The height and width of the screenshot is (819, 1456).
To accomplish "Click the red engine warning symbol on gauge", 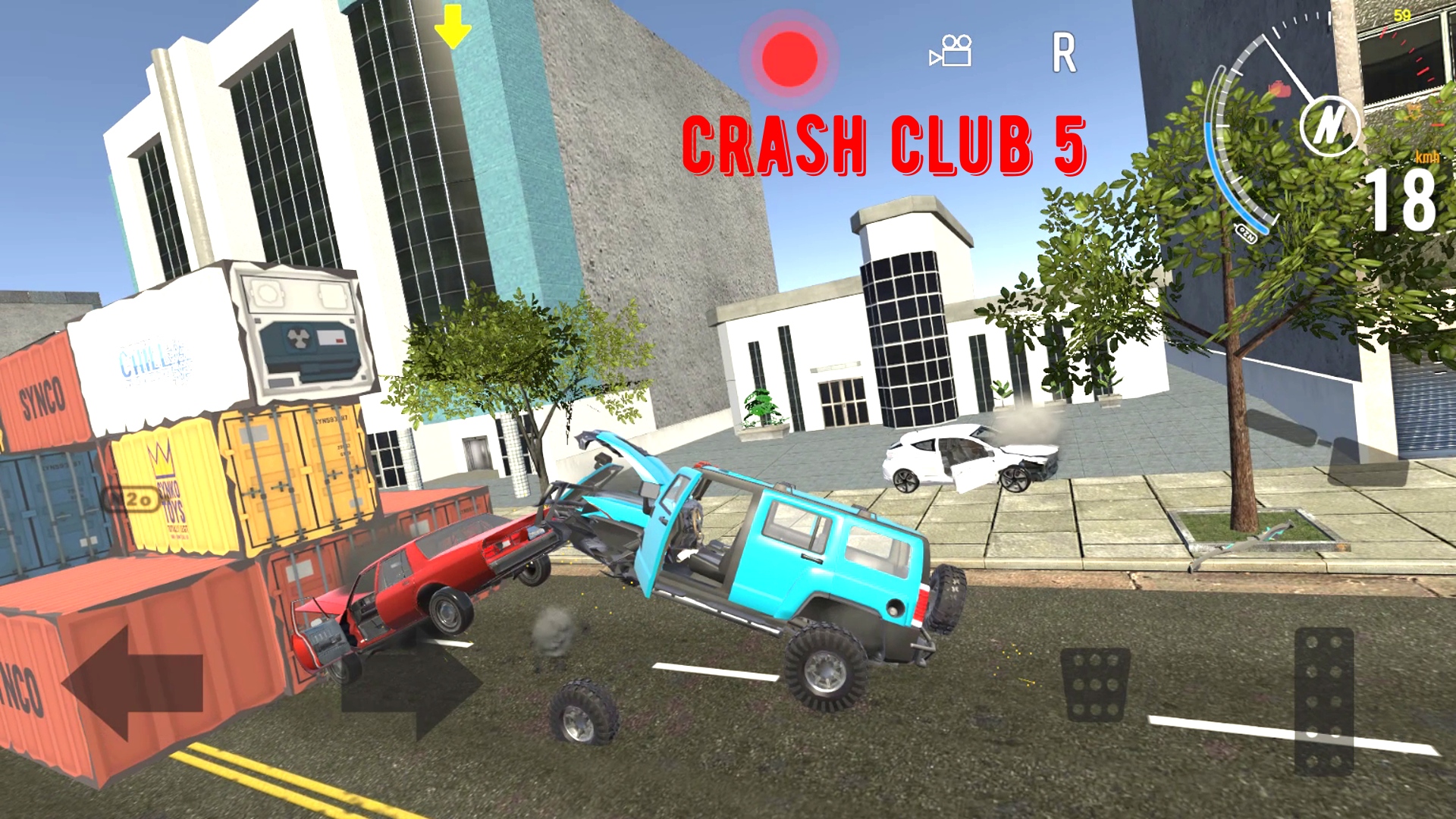I will 1279,88.
